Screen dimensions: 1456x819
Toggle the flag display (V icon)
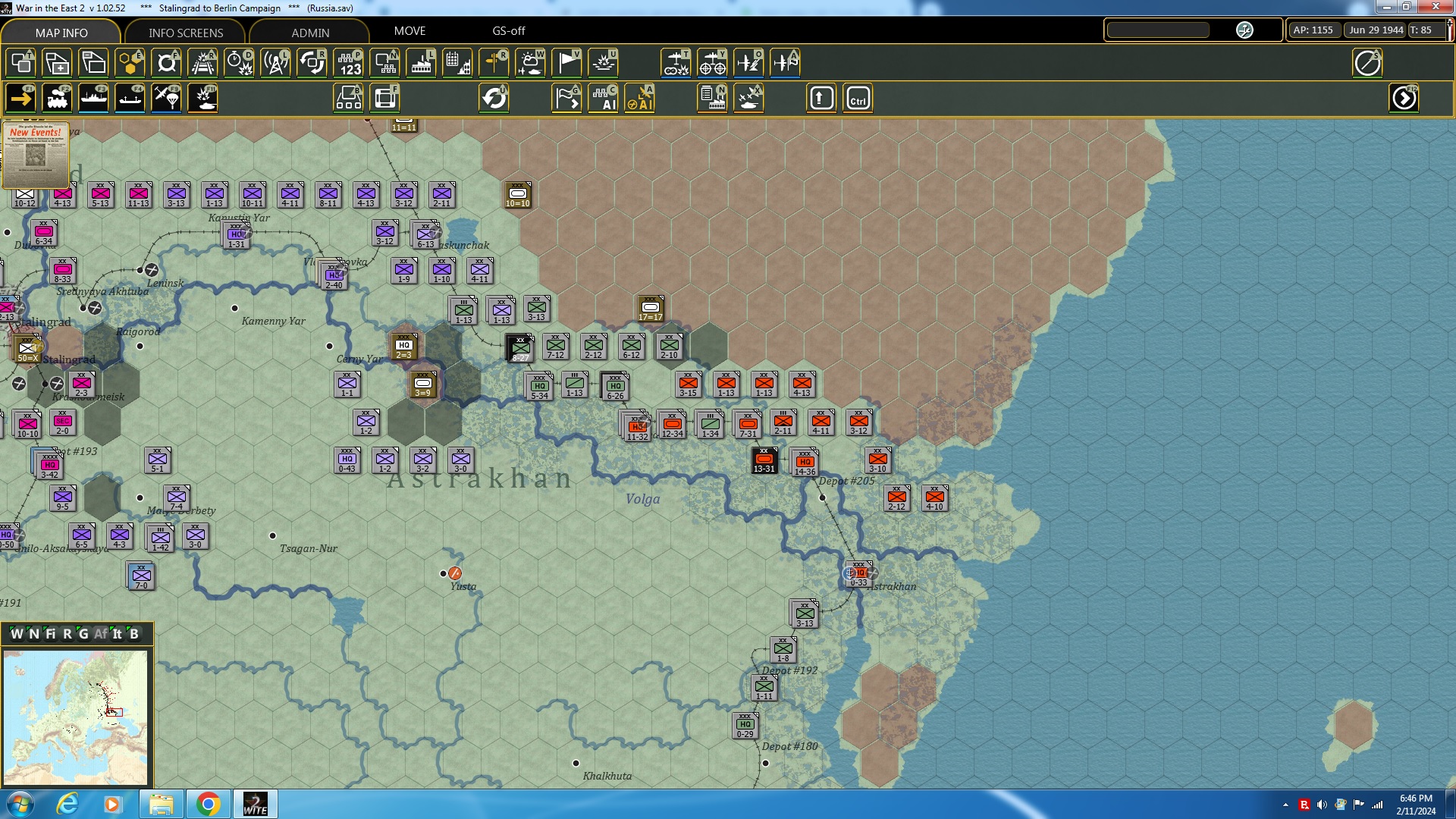(x=566, y=63)
